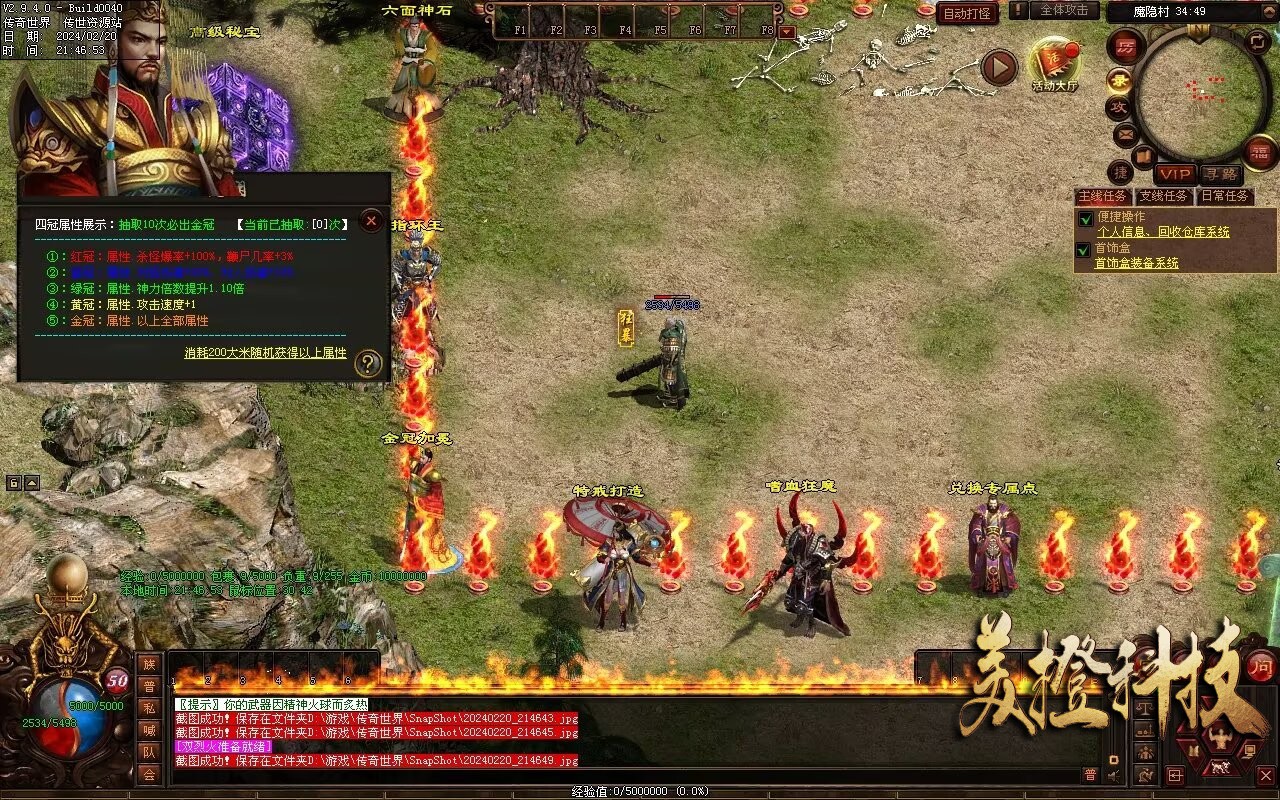Open the mail envelope icon
This screenshot has height=800, width=1280.
1125,133
